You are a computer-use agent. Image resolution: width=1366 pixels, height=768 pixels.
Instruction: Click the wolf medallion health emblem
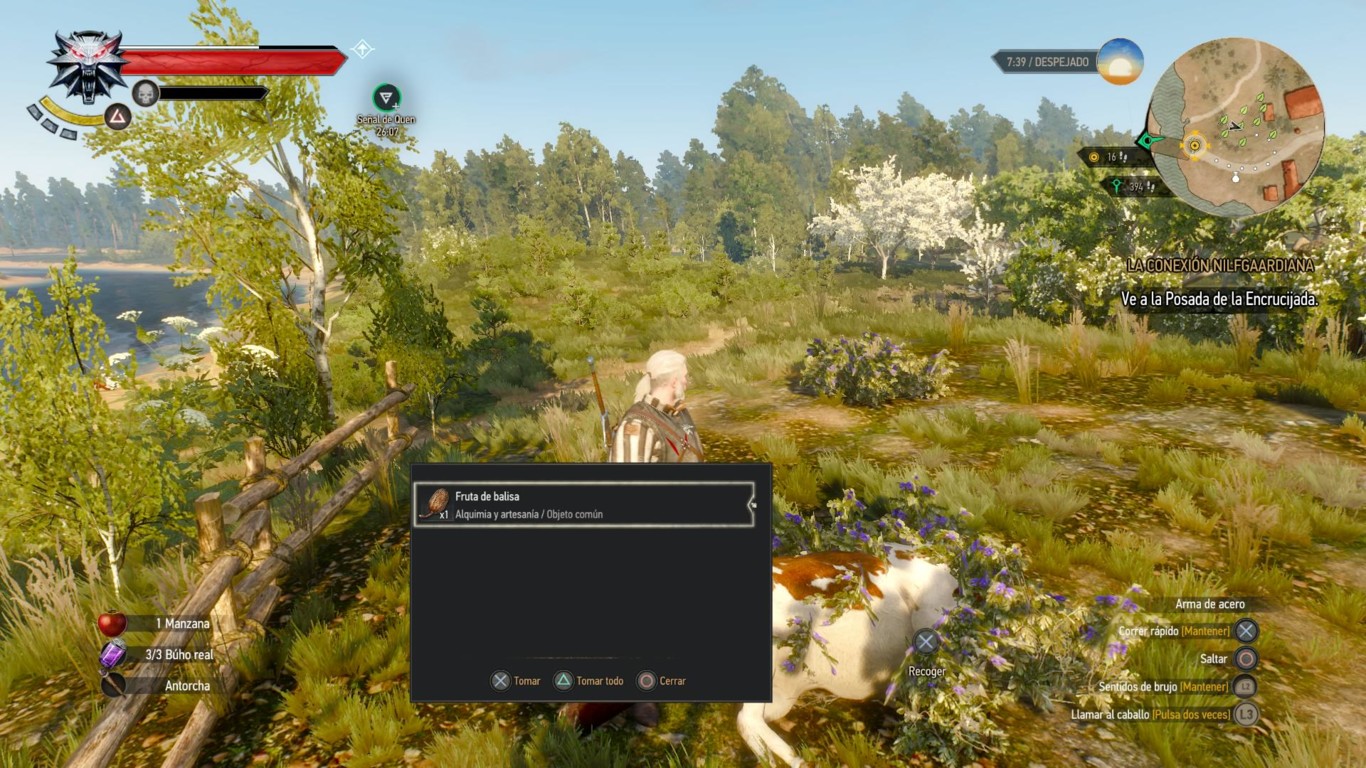point(84,62)
